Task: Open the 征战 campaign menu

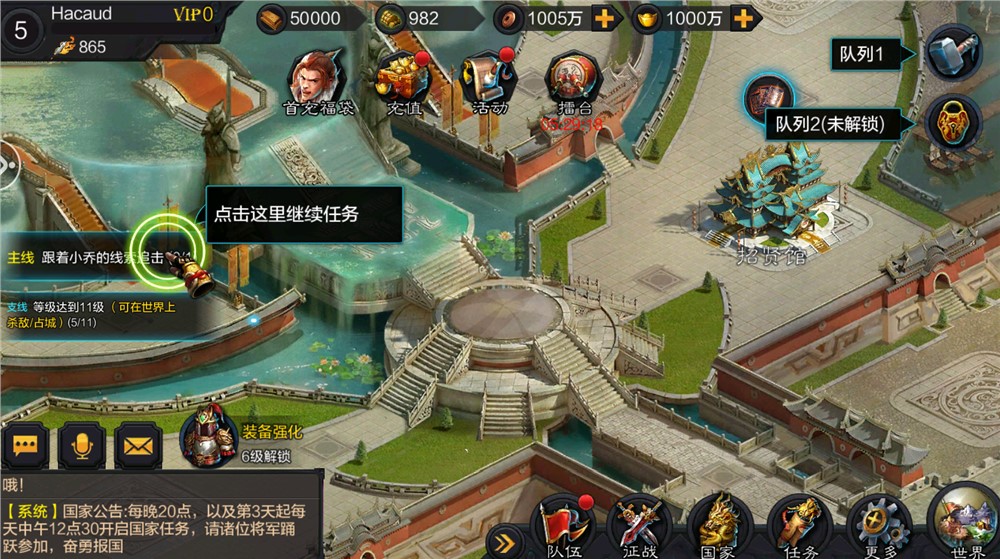Action: click(x=641, y=524)
